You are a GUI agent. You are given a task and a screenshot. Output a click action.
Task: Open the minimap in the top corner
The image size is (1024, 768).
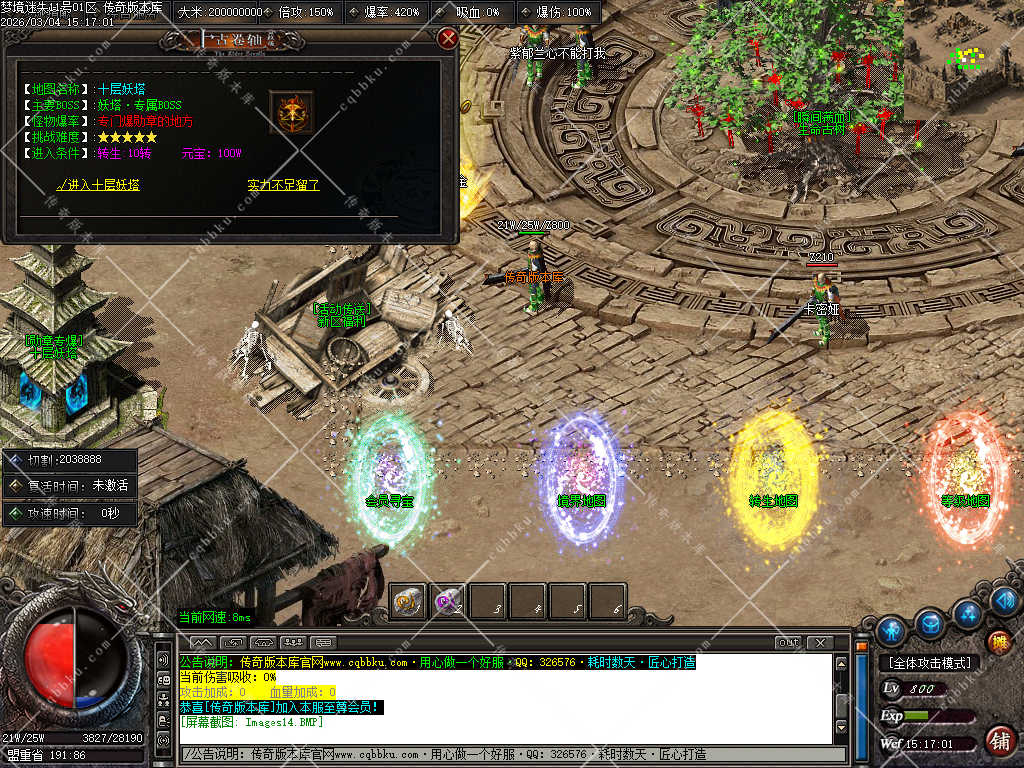tap(963, 55)
